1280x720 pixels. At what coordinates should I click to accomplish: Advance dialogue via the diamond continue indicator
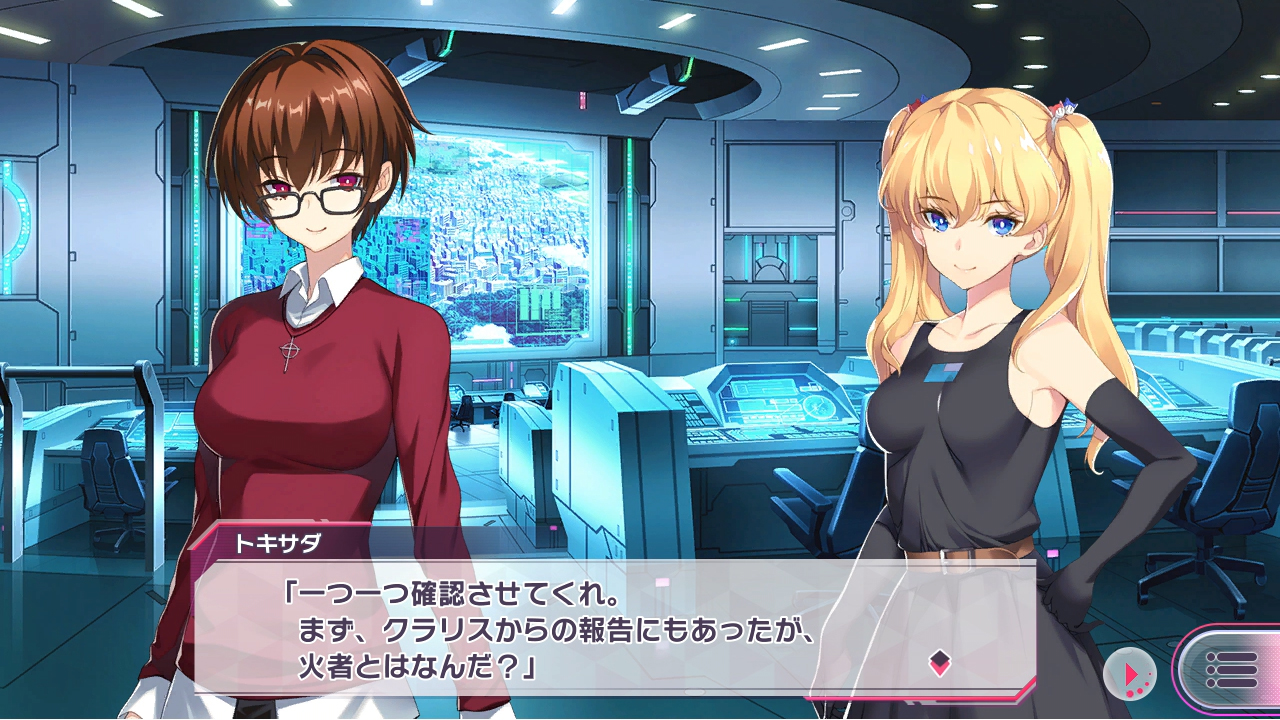click(939, 661)
